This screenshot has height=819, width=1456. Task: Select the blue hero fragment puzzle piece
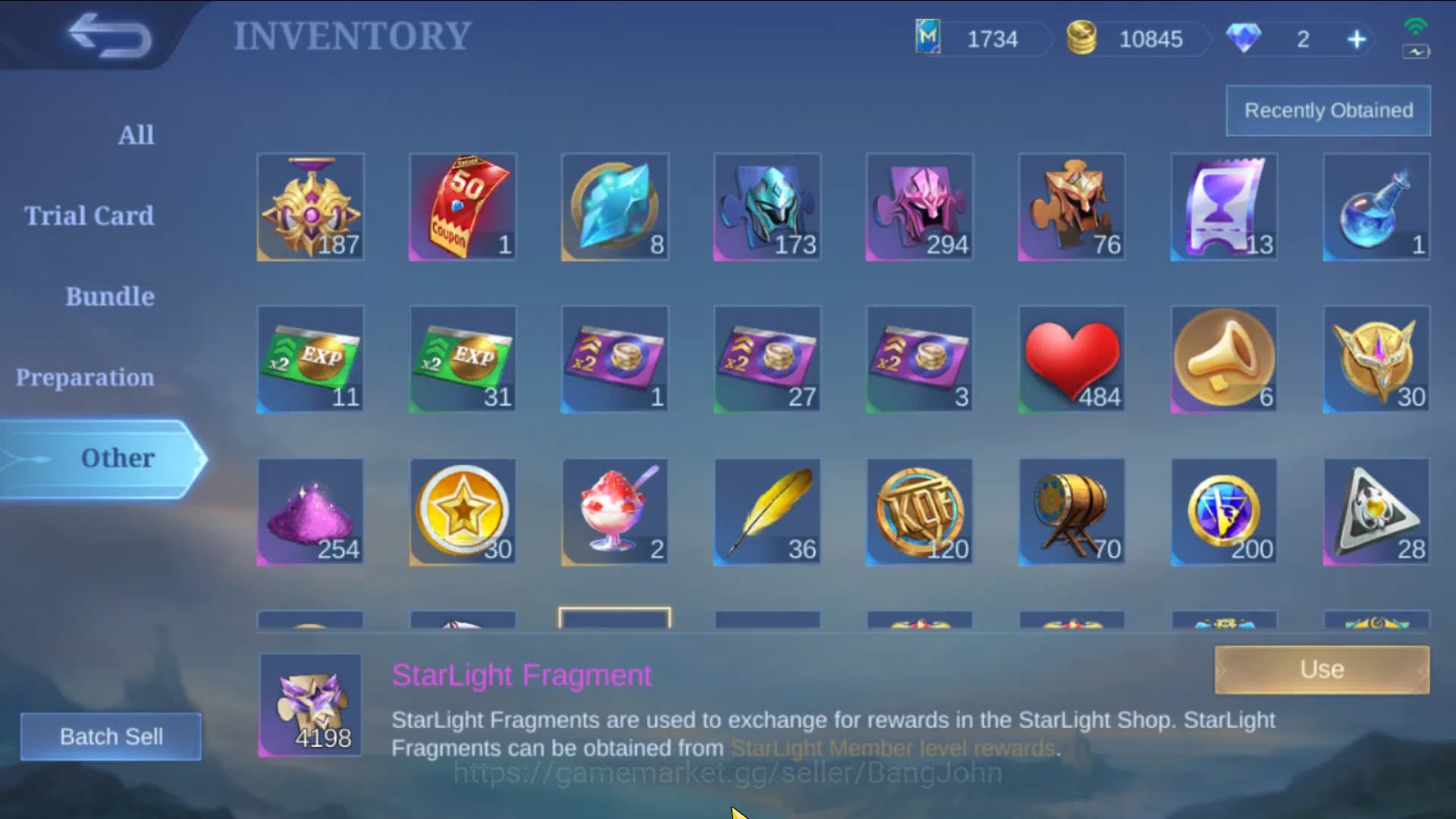tap(767, 206)
